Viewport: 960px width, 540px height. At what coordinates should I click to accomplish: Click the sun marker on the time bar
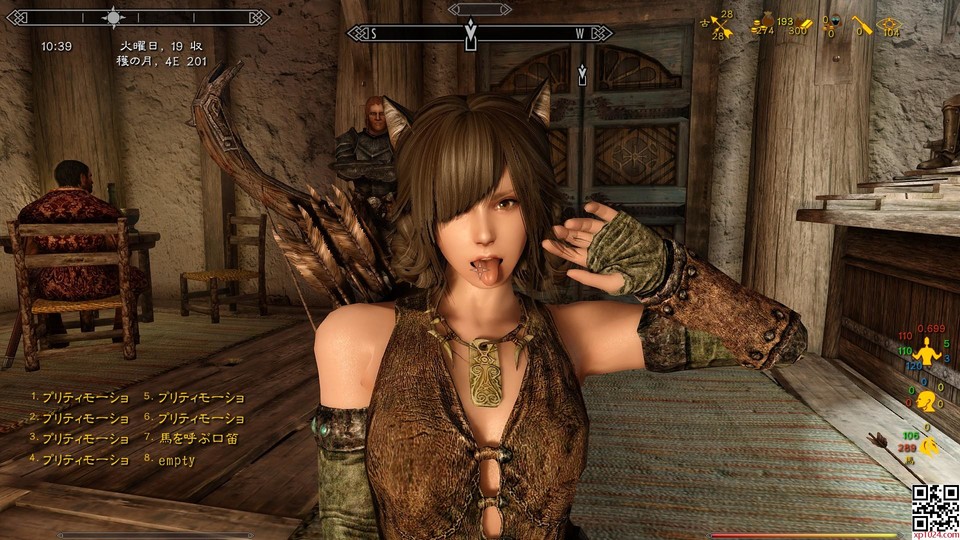(x=114, y=17)
